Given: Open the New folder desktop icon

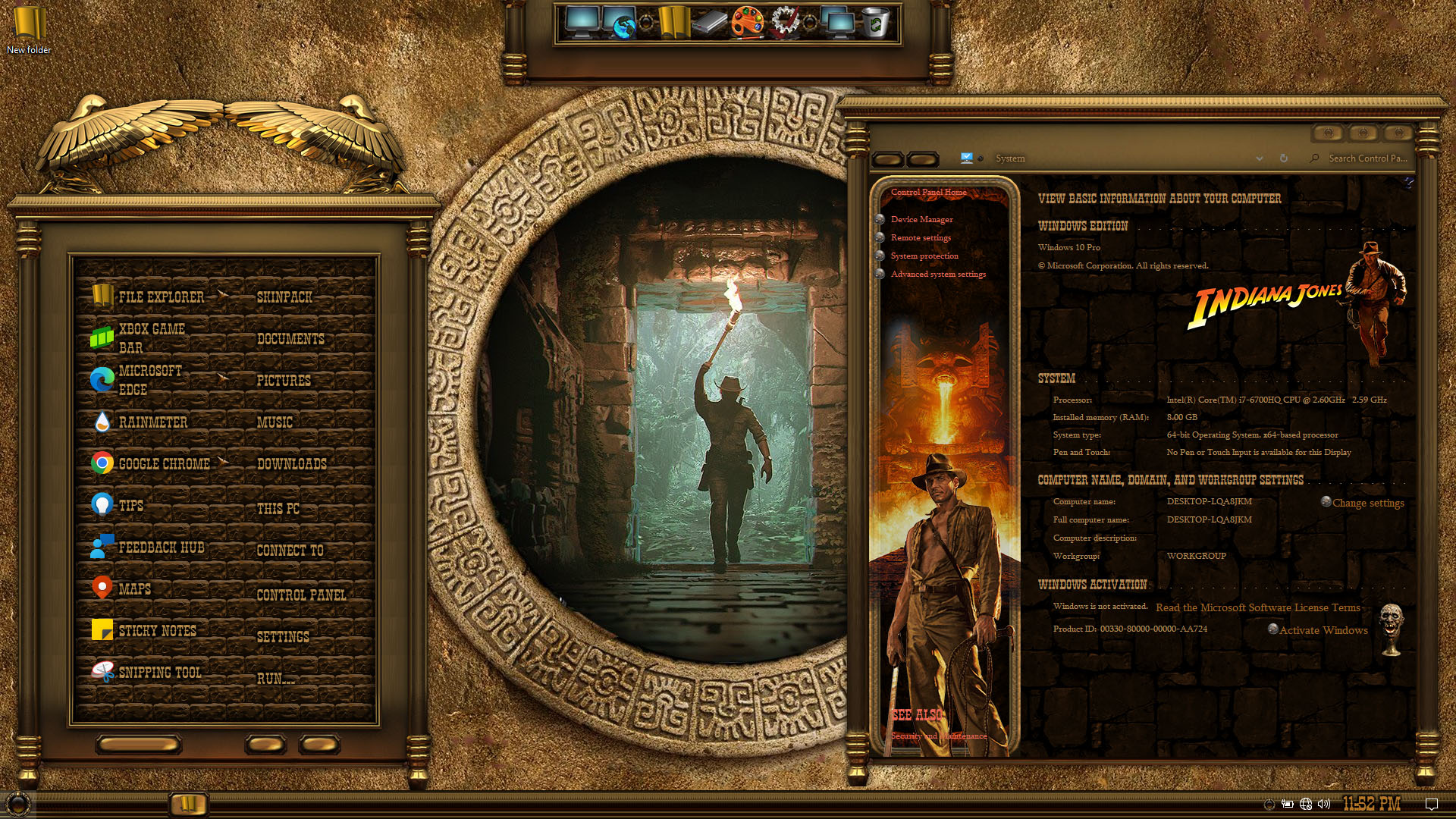Looking at the screenshot, I should point(29,30).
